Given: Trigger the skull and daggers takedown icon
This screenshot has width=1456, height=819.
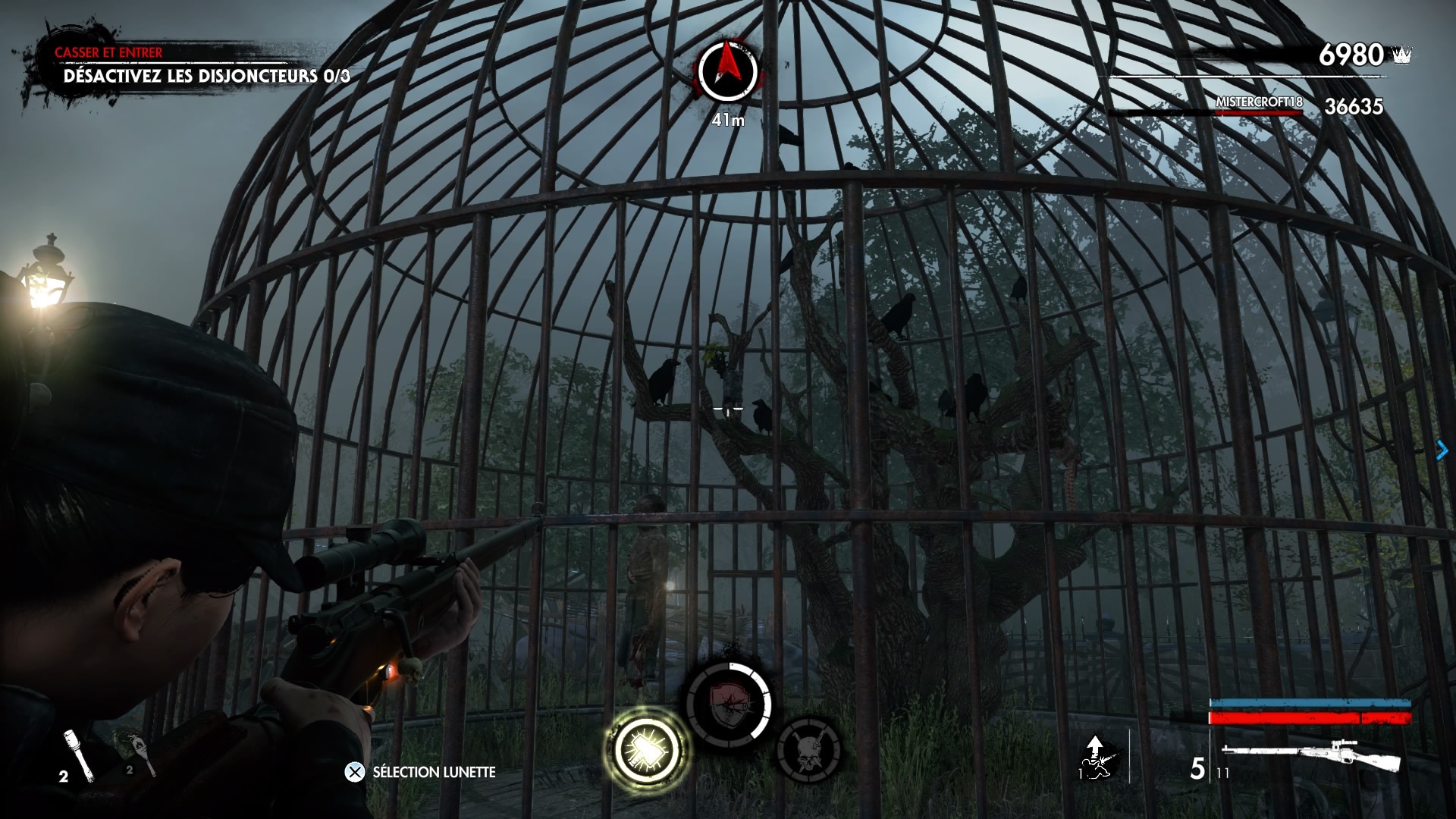Looking at the screenshot, I should pyautogui.click(x=808, y=751).
